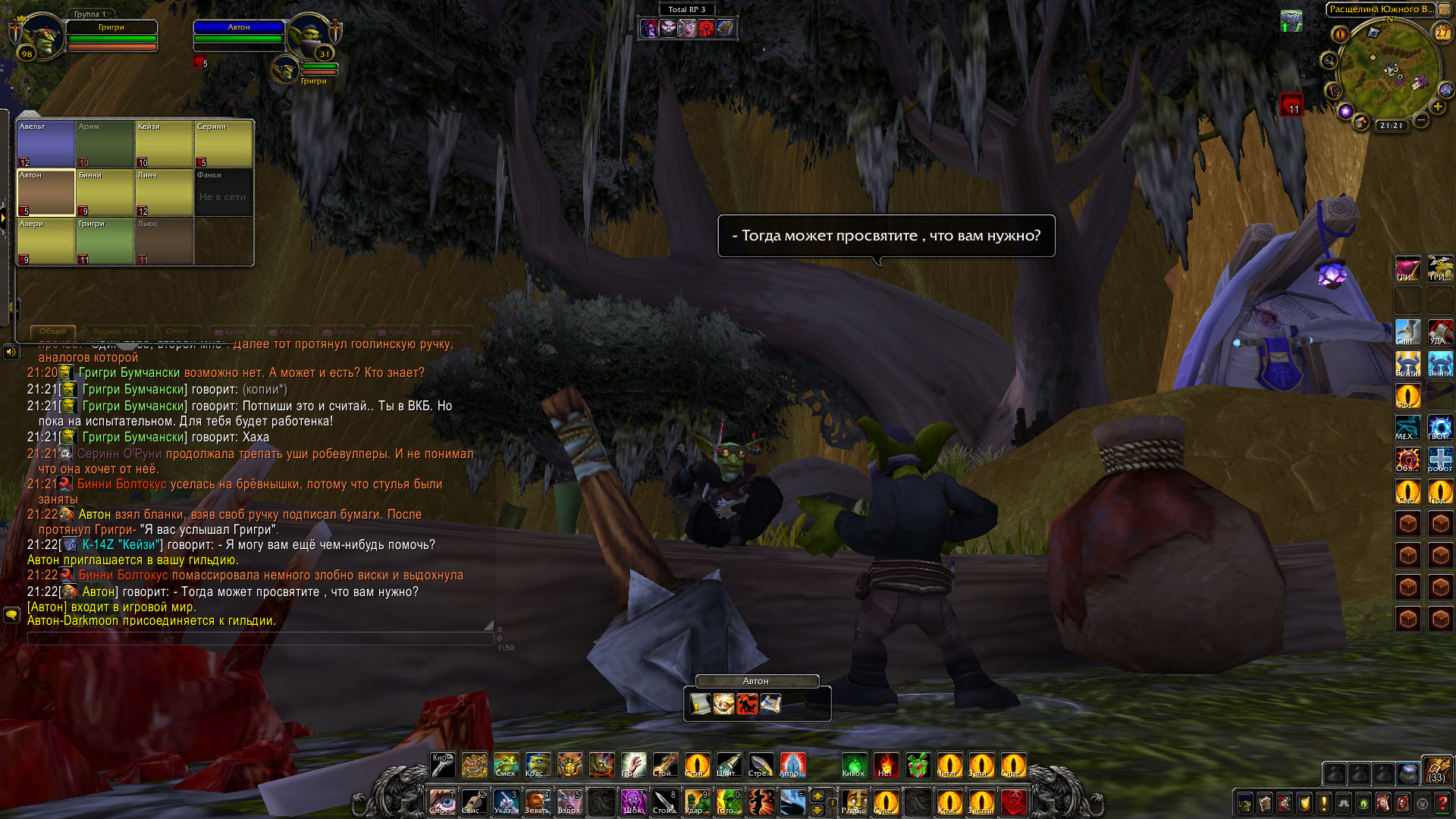Click the action bar page up arrow
This screenshot has width=1456, height=819.
(x=817, y=795)
